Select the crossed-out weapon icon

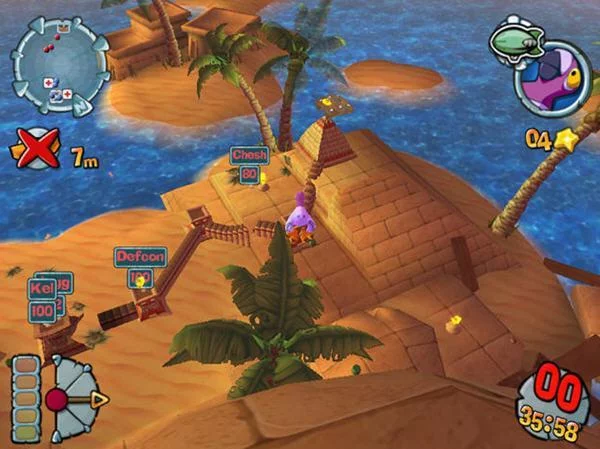click(x=35, y=153)
